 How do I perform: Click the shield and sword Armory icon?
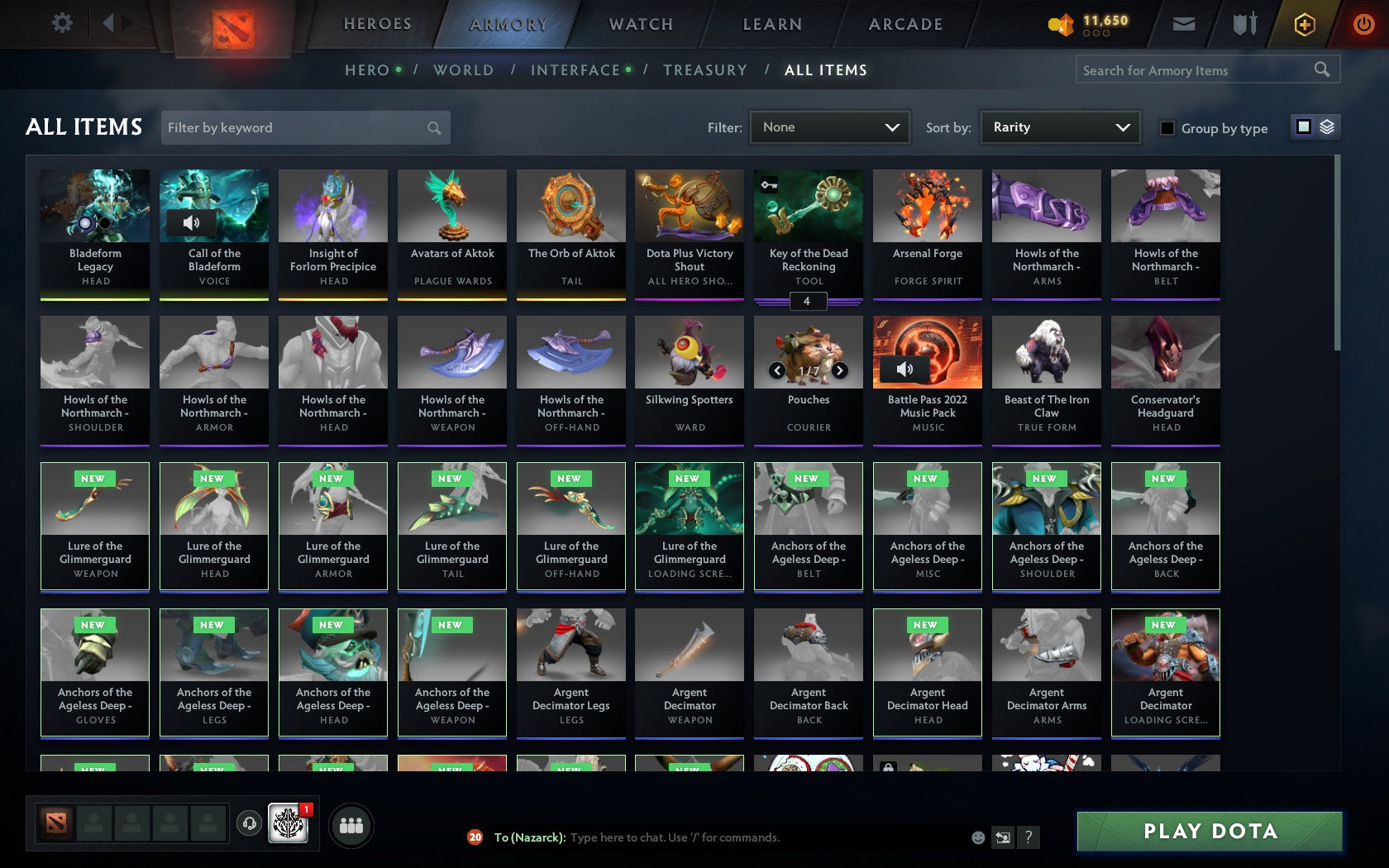[1243, 24]
